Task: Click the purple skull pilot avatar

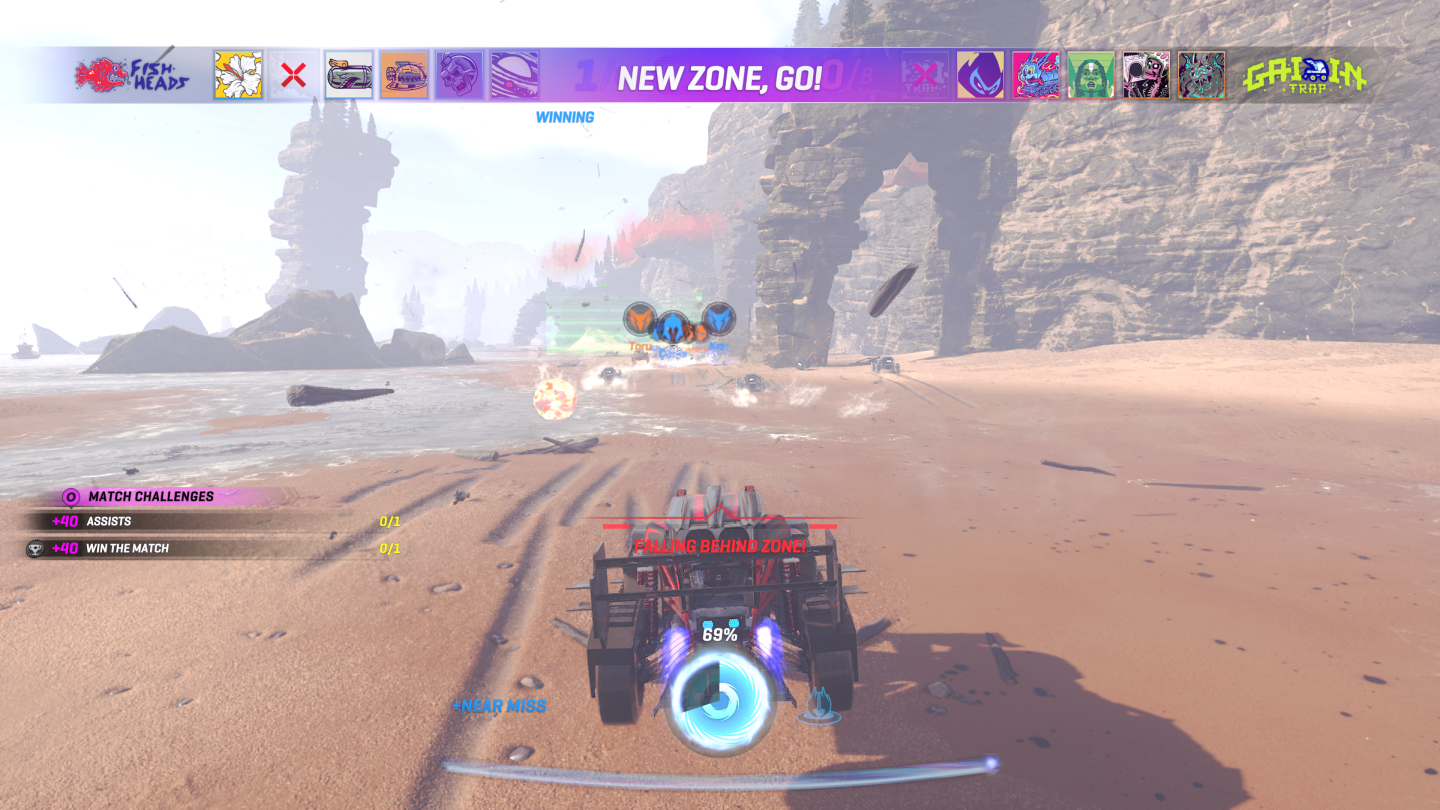Action: pos(460,73)
